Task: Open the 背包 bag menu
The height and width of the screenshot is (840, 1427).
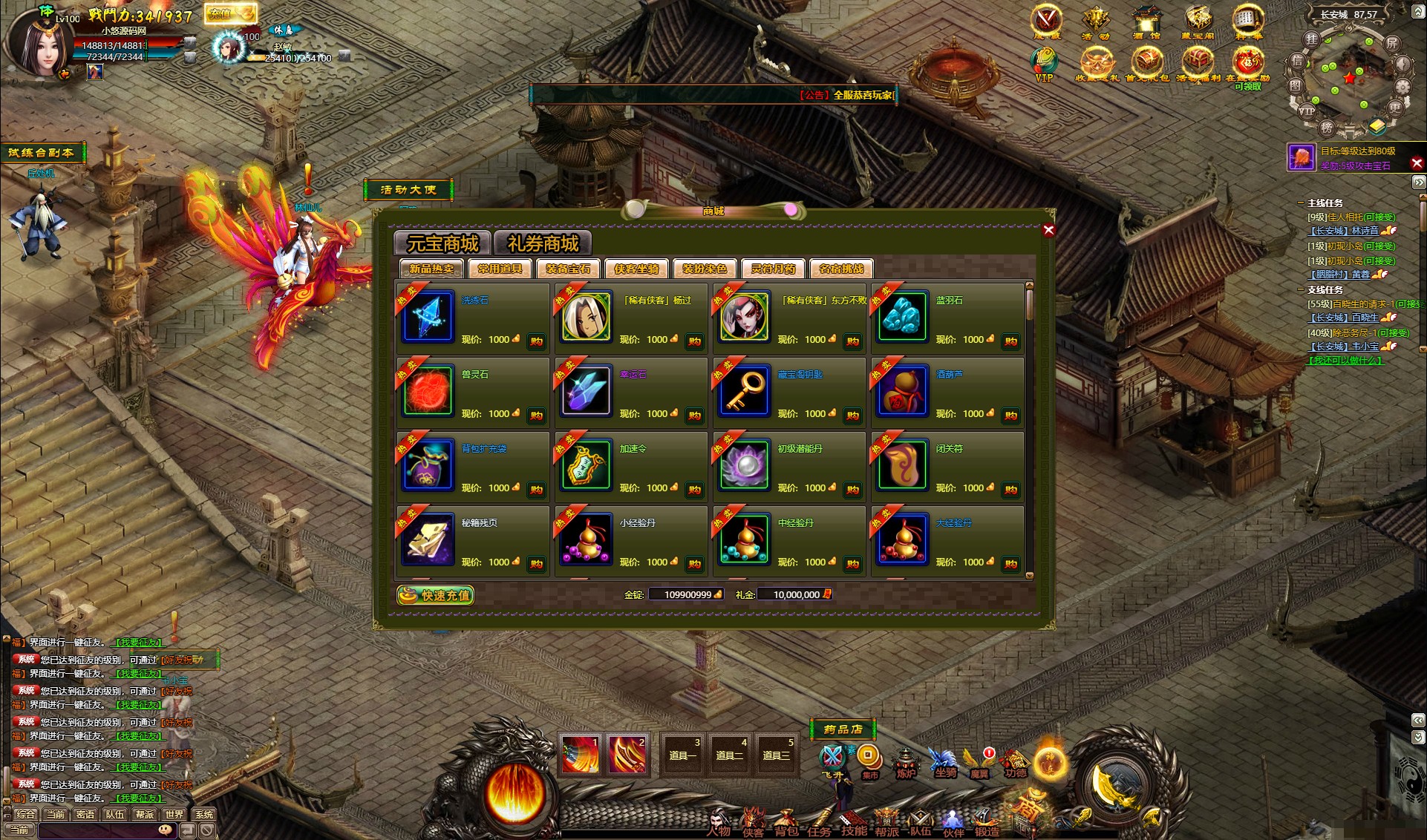Action: click(x=786, y=825)
